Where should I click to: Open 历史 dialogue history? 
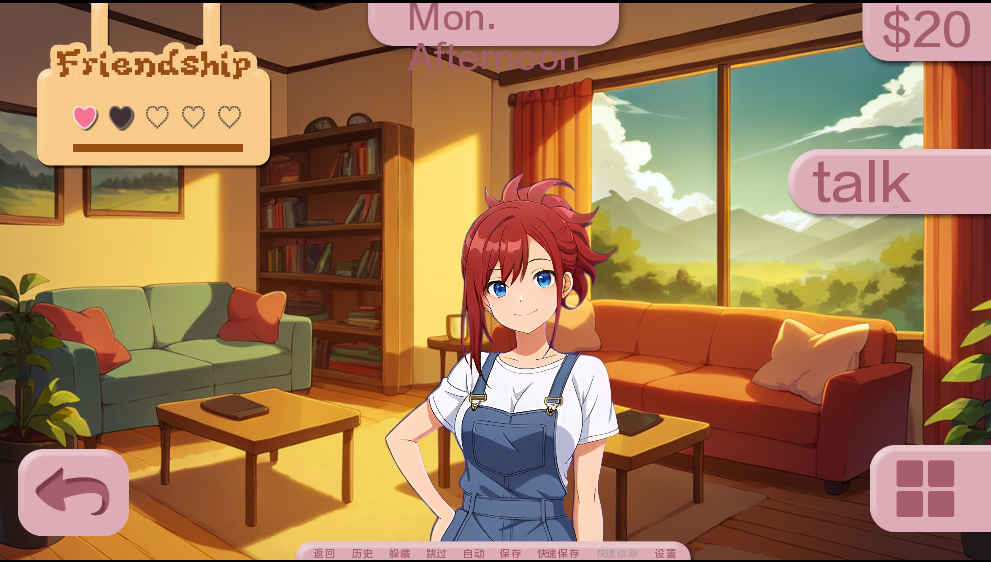point(362,553)
